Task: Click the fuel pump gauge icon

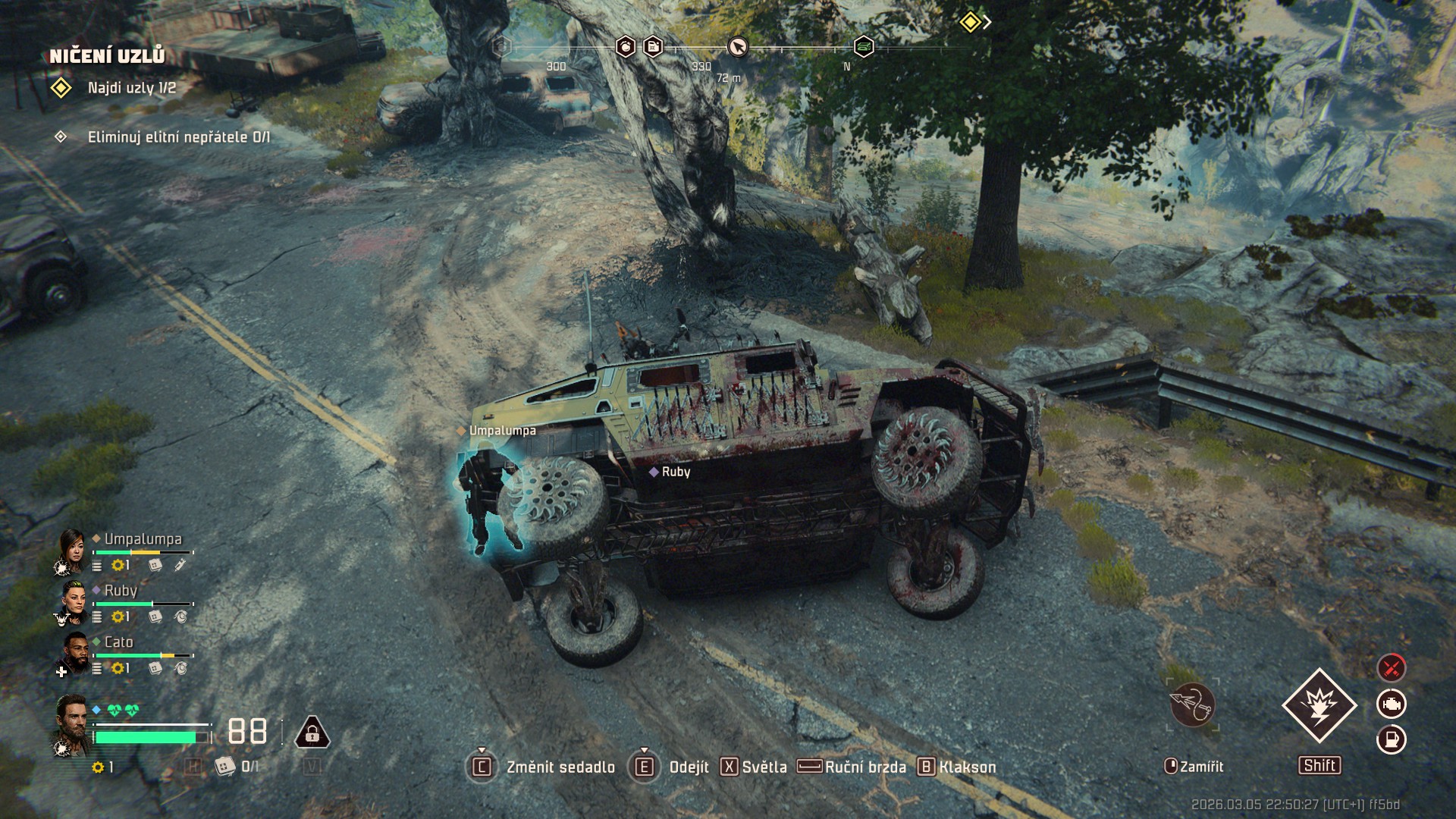Action: [x=1392, y=739]
